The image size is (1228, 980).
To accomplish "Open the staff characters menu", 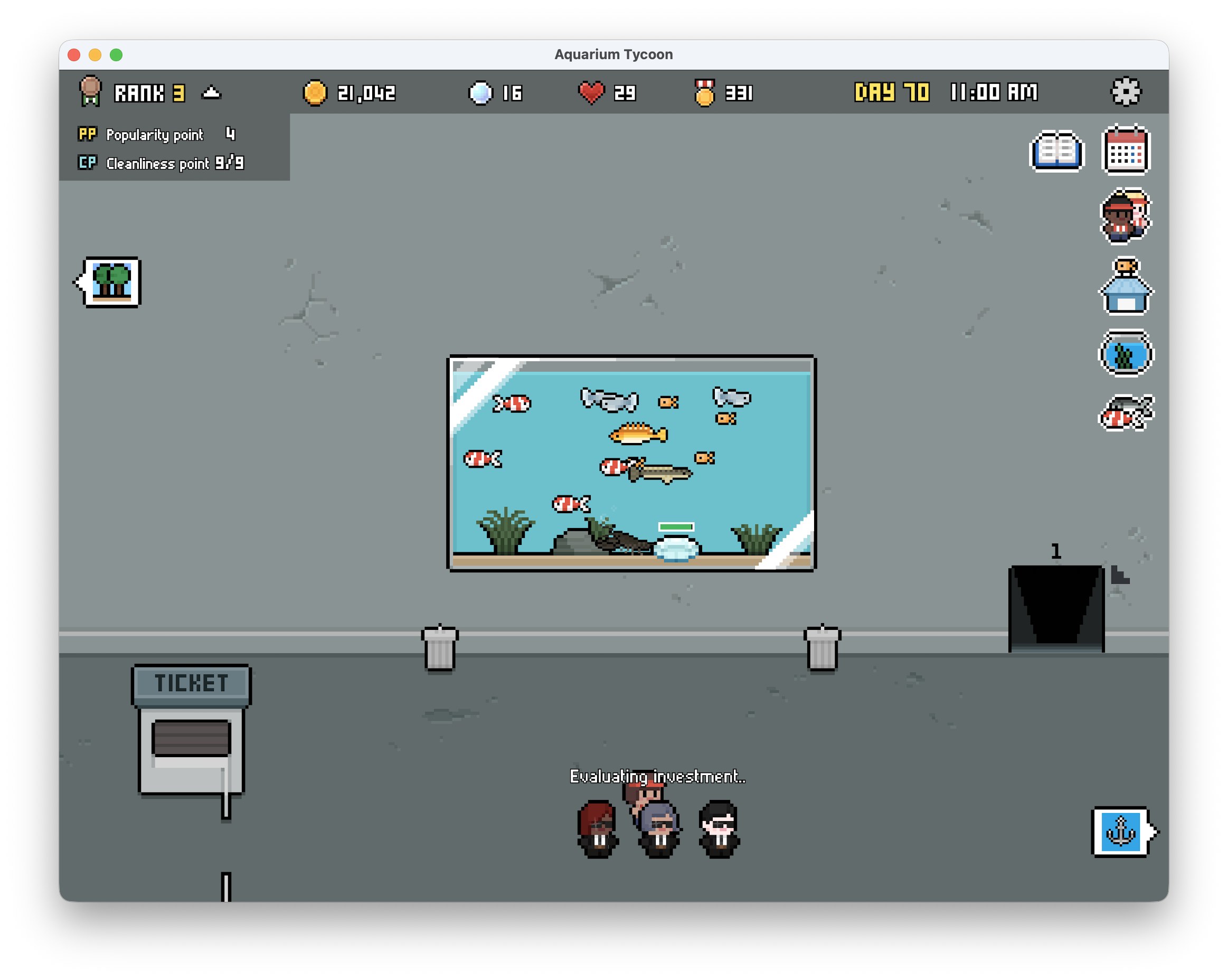I will pyautogui.click(x=1125, y=216).
